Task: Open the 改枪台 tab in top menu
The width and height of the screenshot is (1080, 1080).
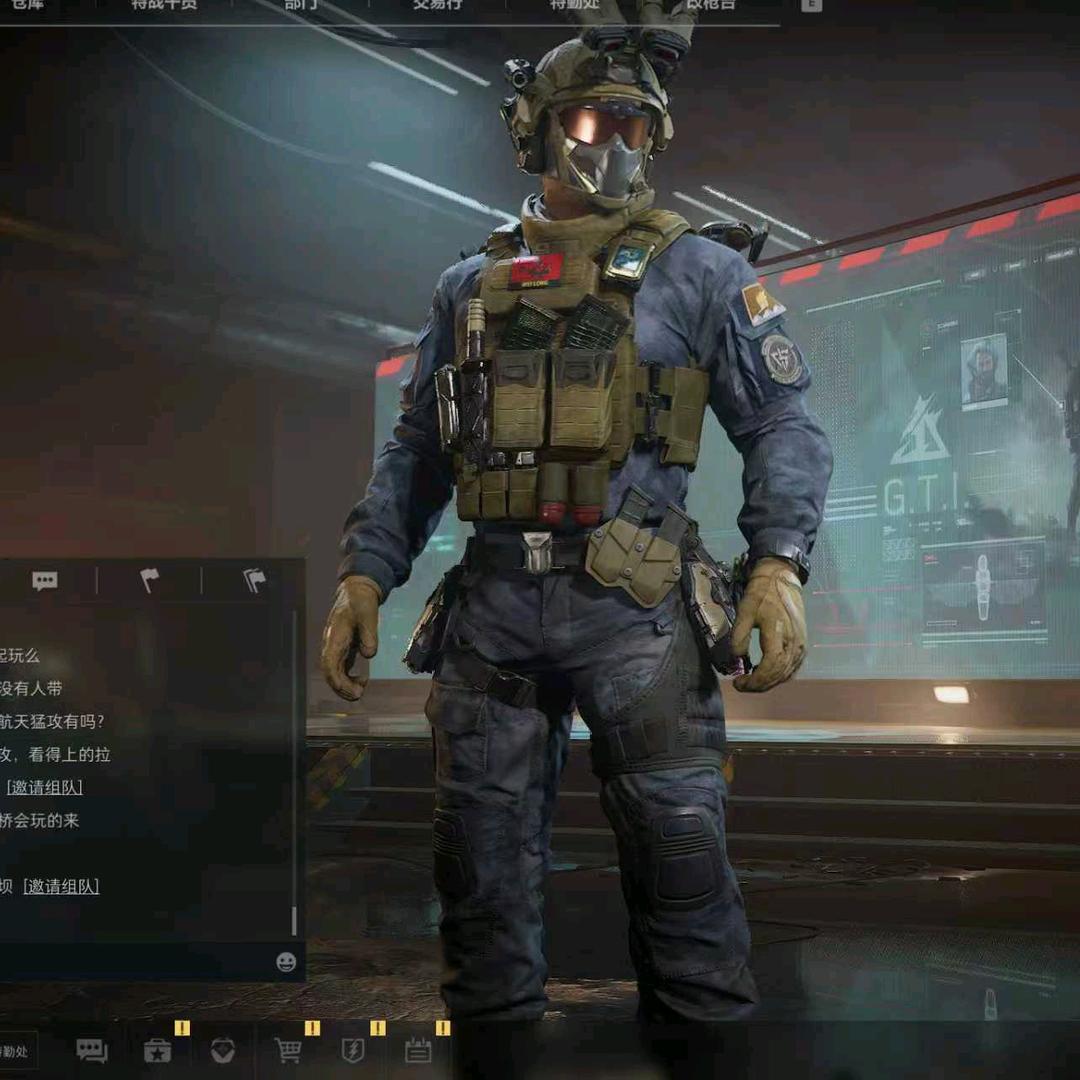Action: 710,5
